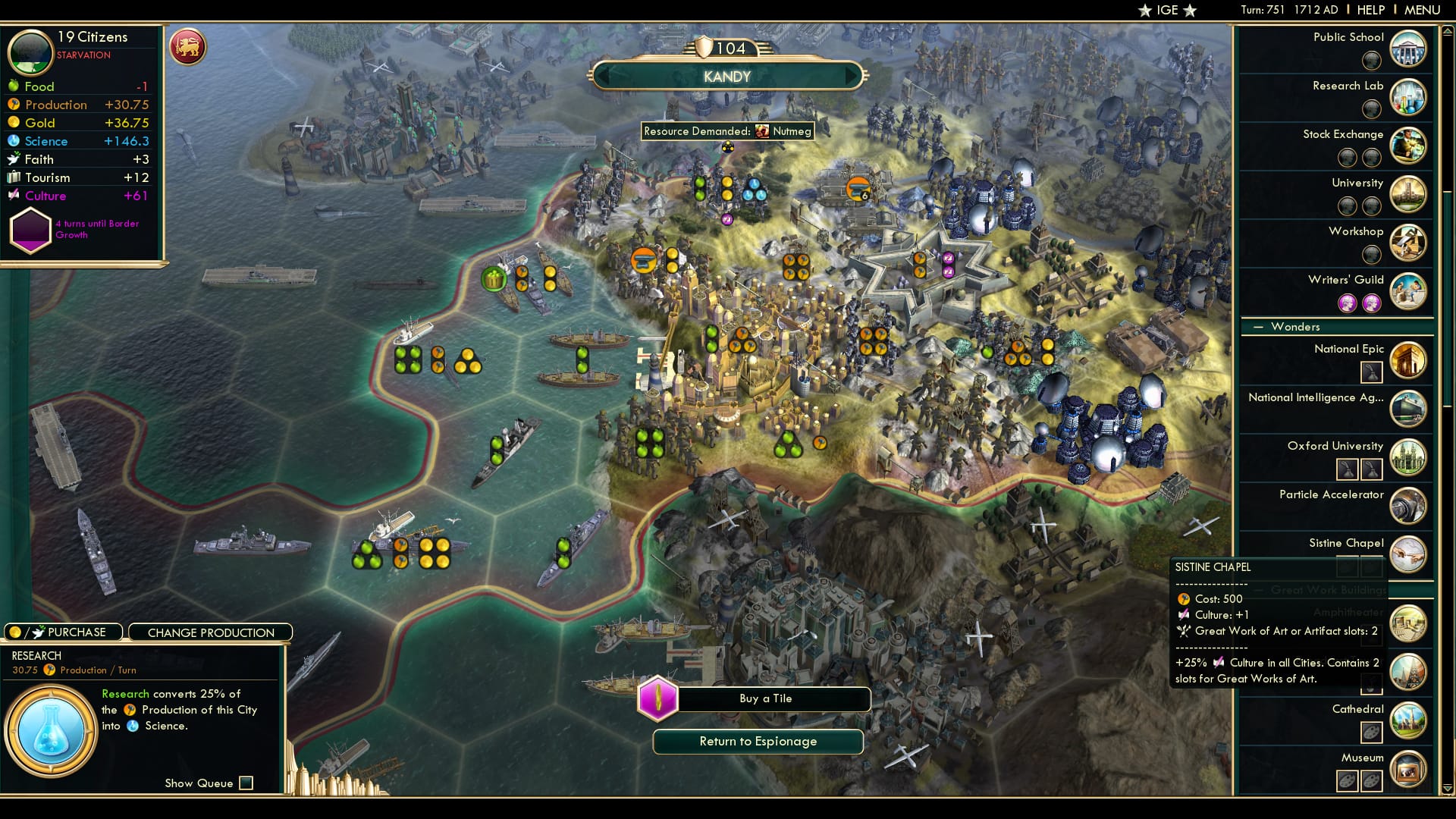Open the MENU
This screenshot has height=819, width=1456.
click(1423, 10)
